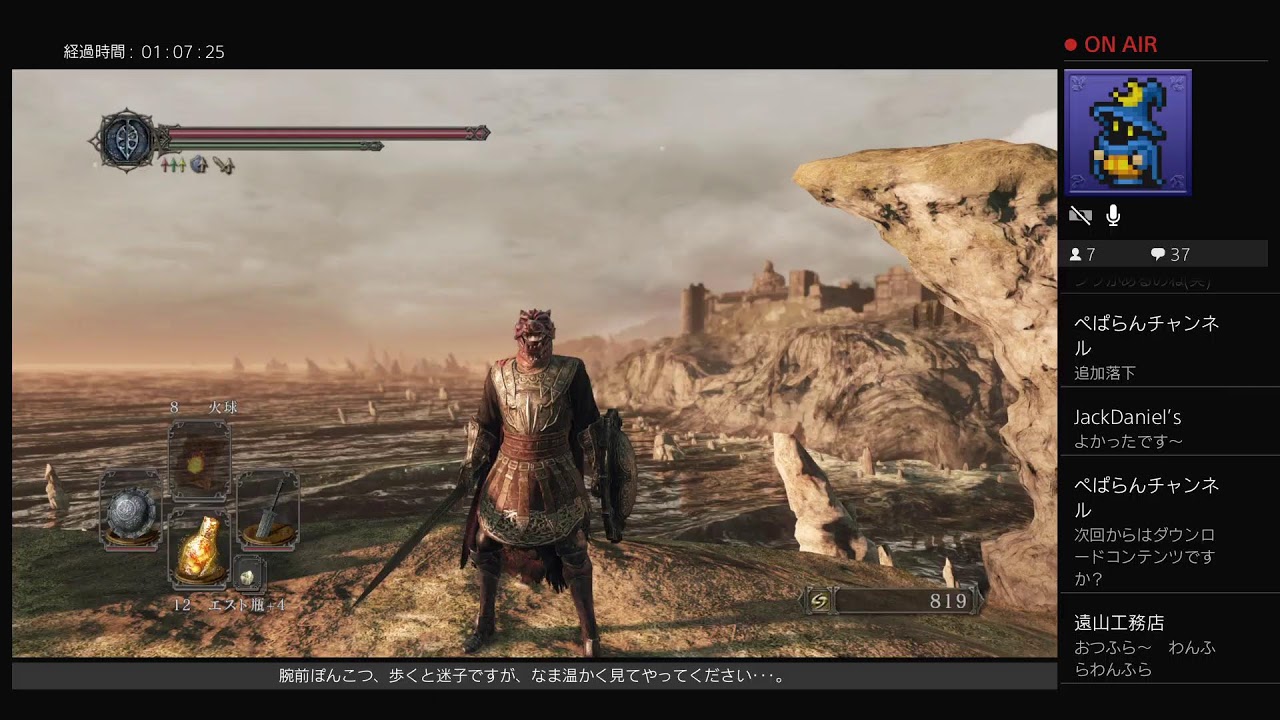Open the streamer's blue mage avatar

pyautogui.click(x=1127, y=132)
